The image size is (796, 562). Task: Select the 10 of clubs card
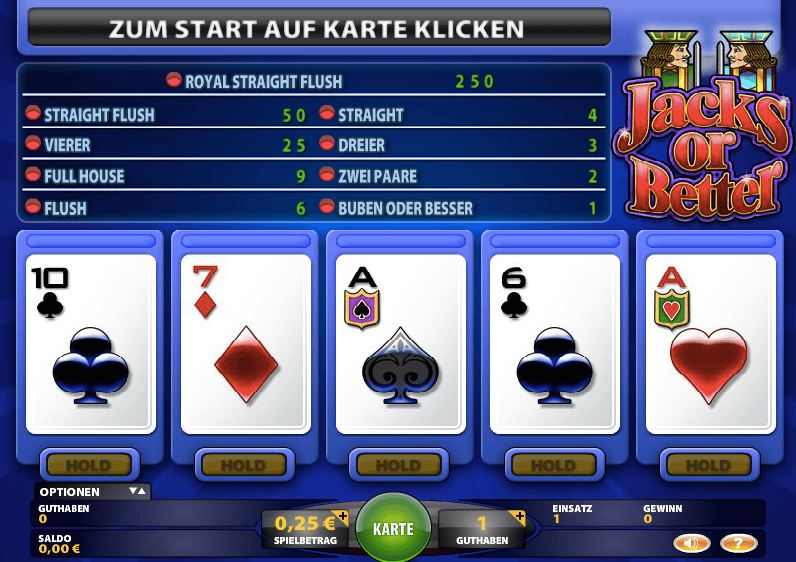[91, 344]
